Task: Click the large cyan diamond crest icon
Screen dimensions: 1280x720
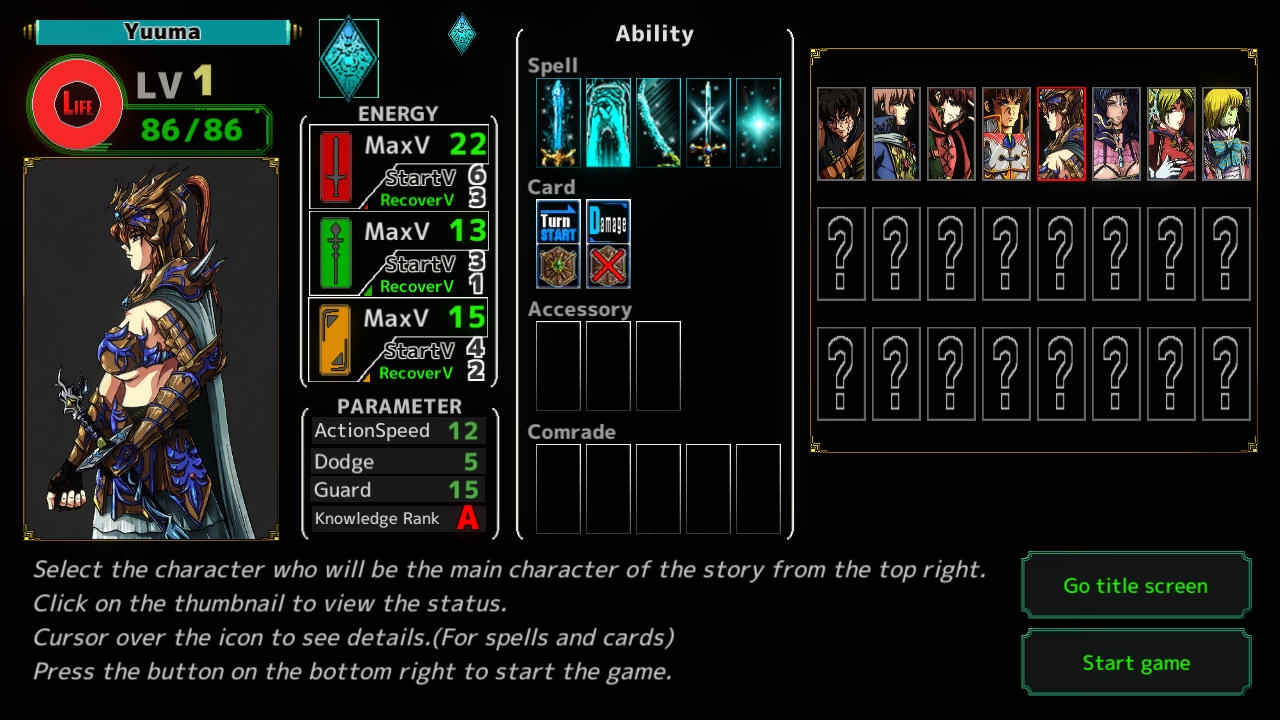Action: 349,58
